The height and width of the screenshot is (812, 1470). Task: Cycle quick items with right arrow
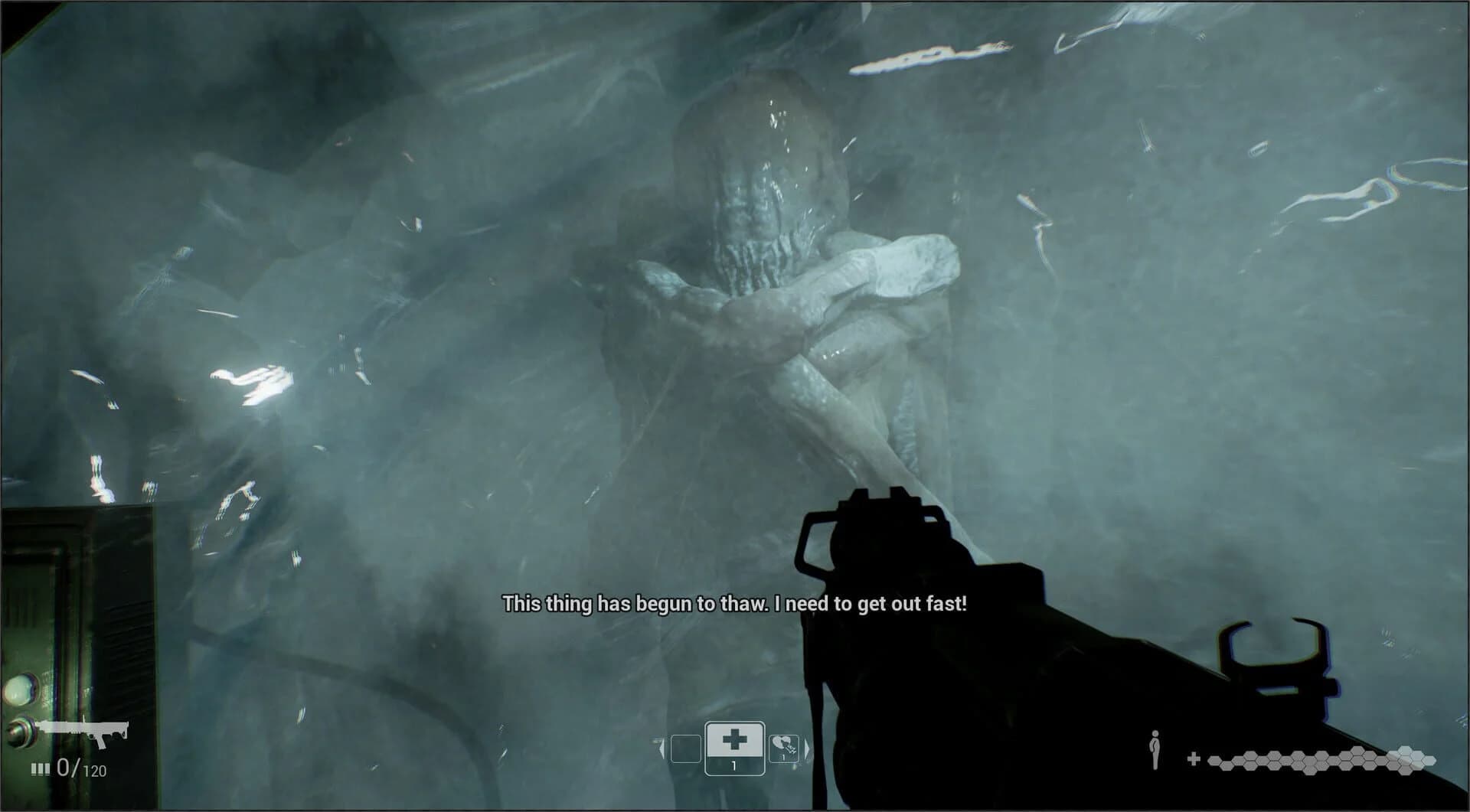[x=806, y=748]
